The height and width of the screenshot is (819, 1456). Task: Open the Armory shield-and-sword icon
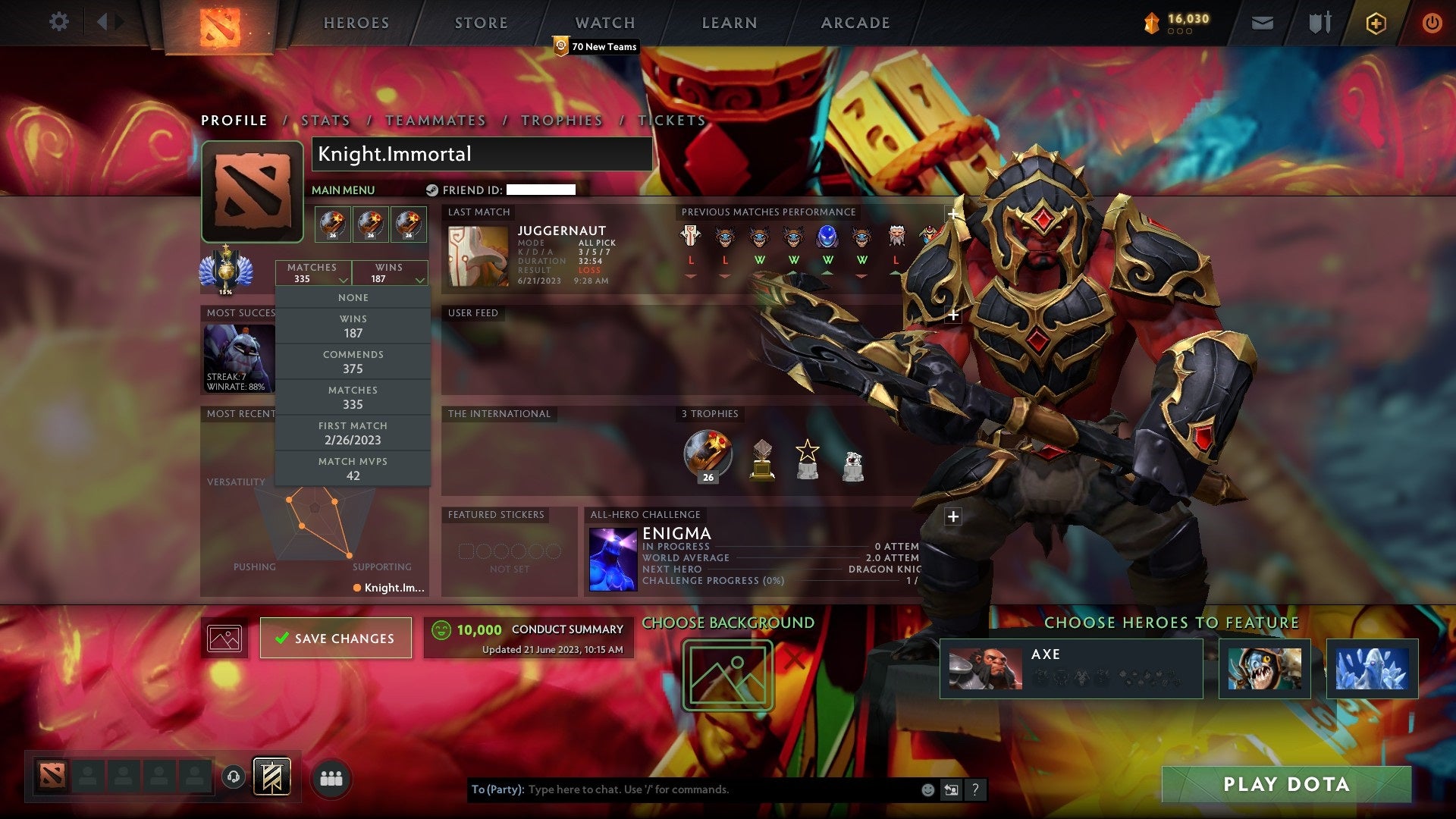coord(1319,23)
